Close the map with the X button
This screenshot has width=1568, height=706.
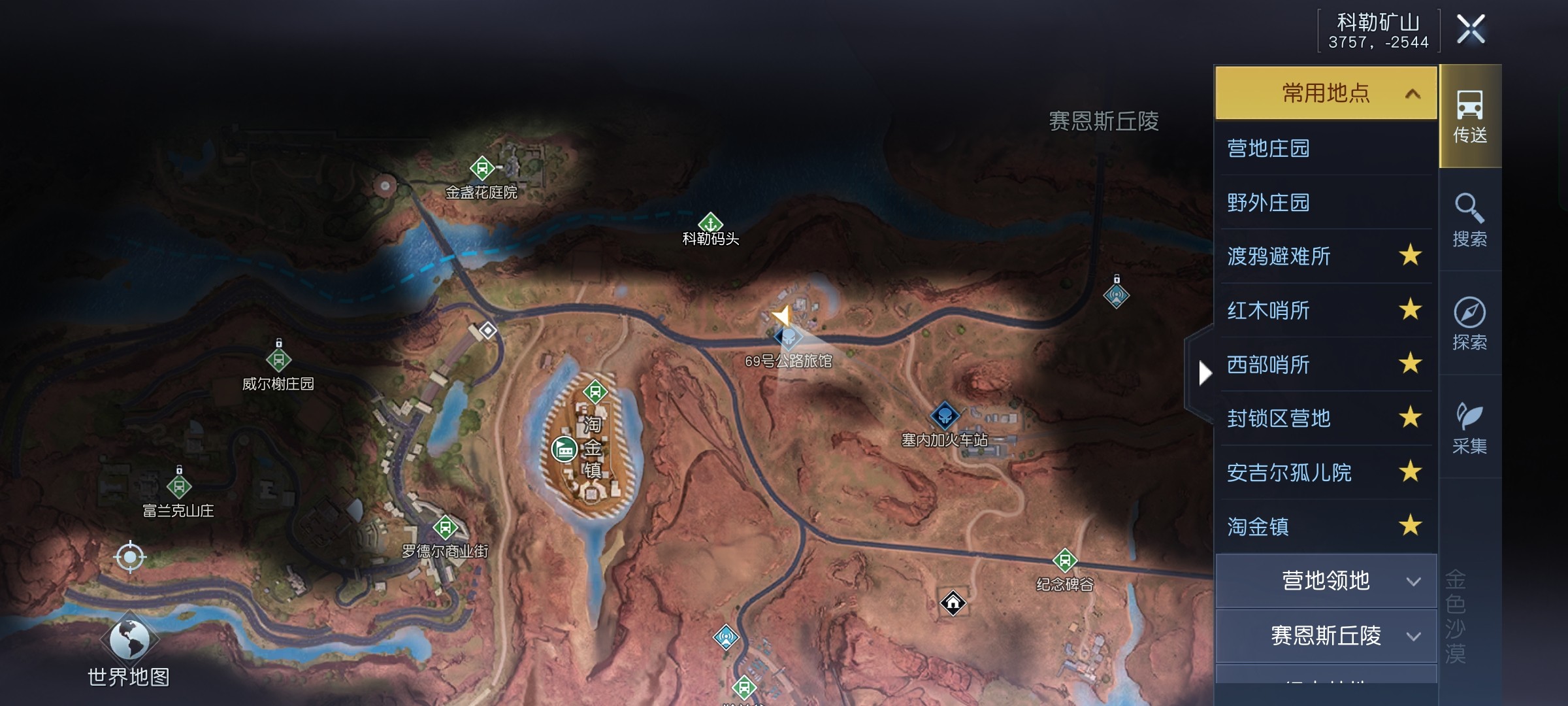tap(1471, 29)
